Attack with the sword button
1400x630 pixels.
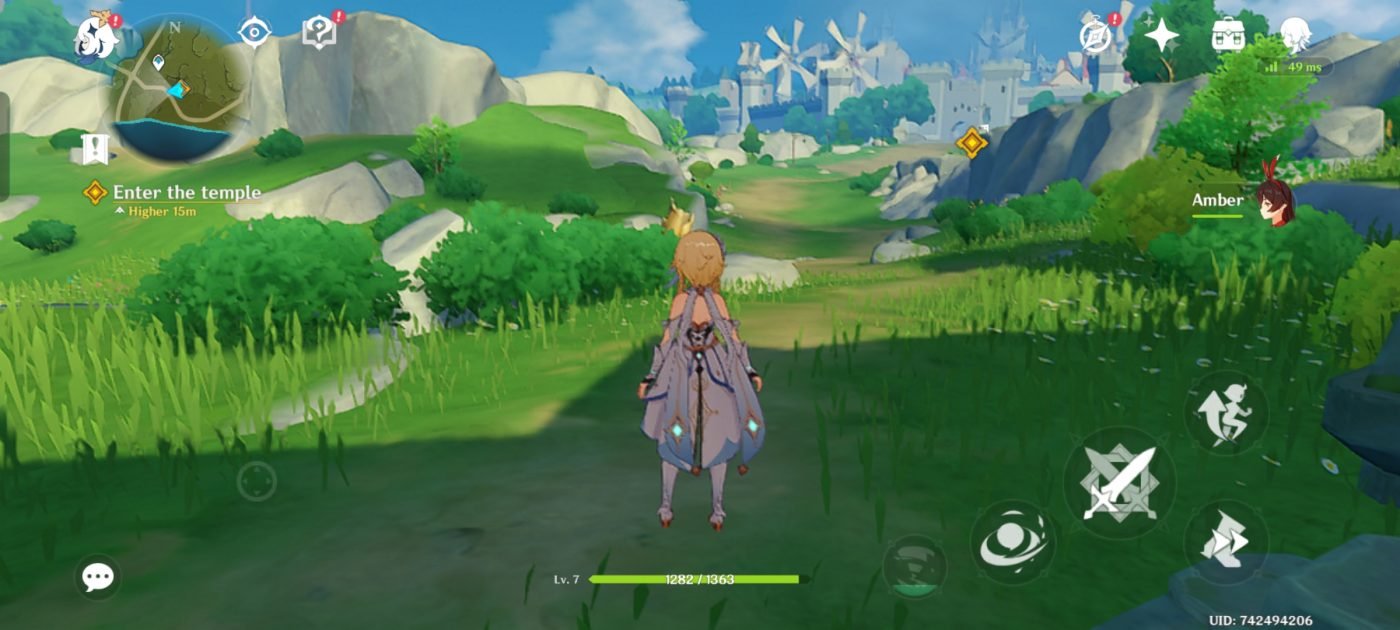click(1119, 483)
